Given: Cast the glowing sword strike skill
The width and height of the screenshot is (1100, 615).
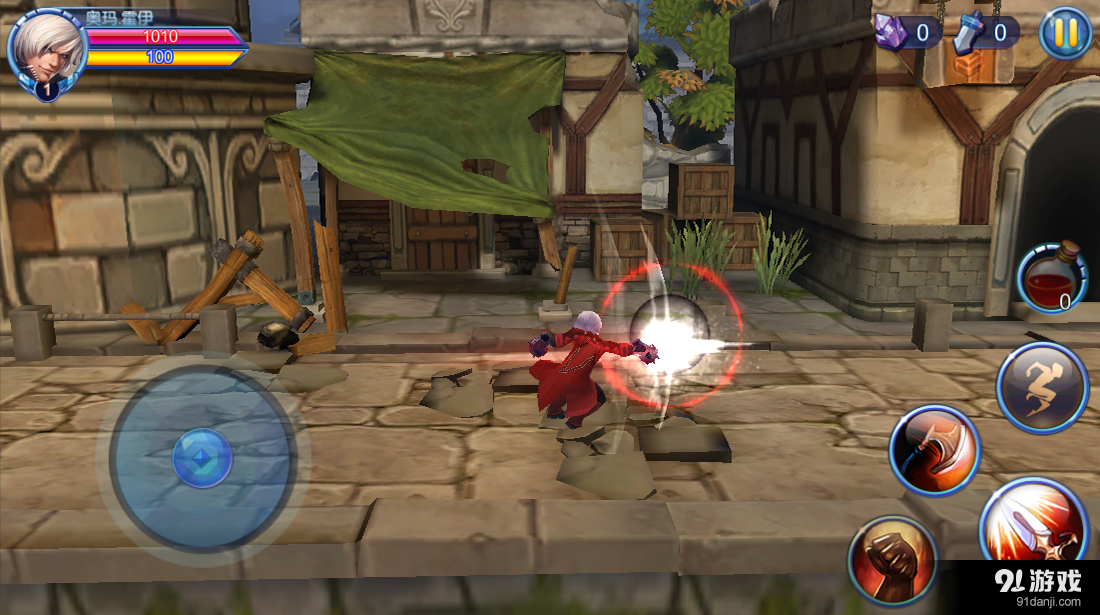Looking at the screenshot, I should coord(1033,525).
